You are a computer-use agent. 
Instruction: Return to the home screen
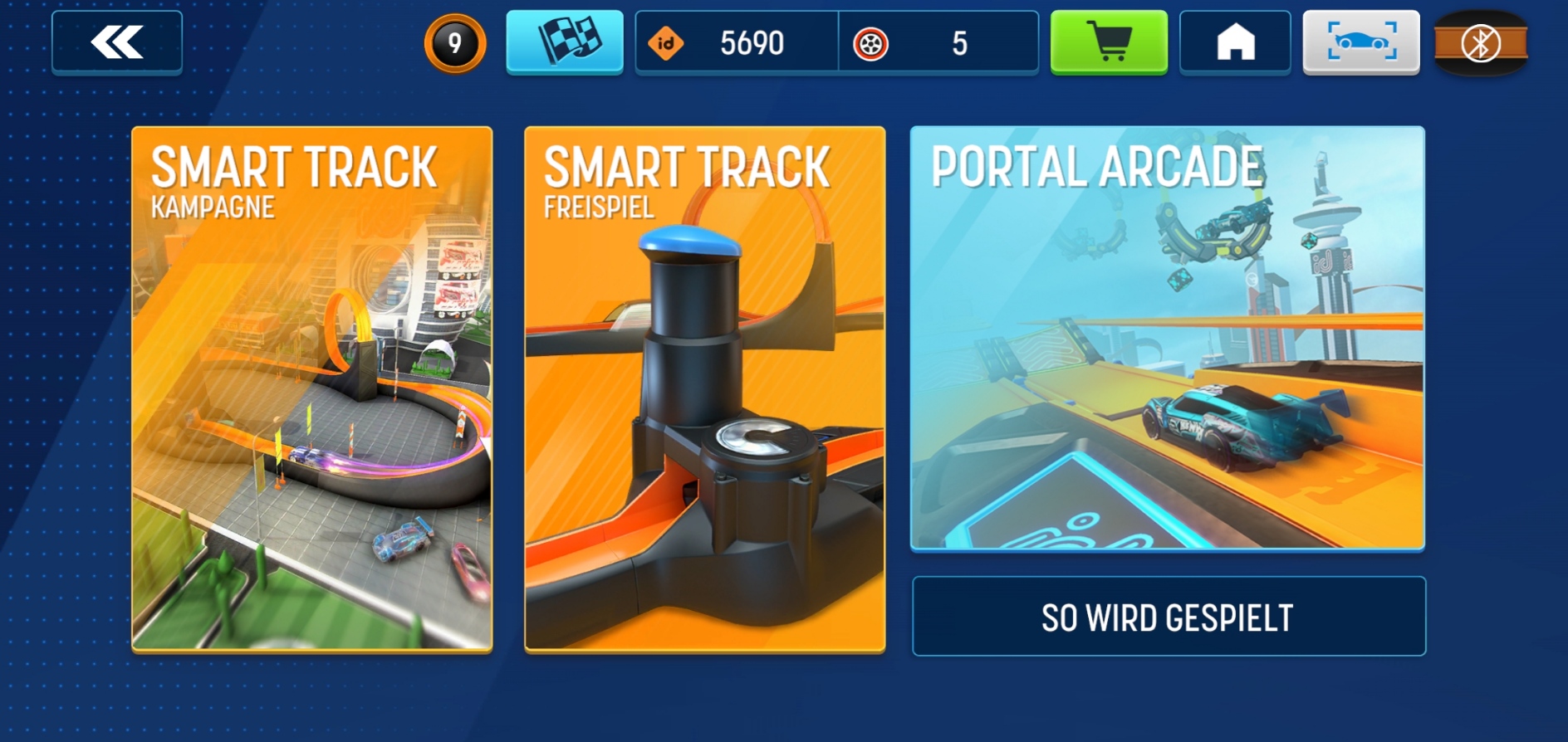[1235, 42]
